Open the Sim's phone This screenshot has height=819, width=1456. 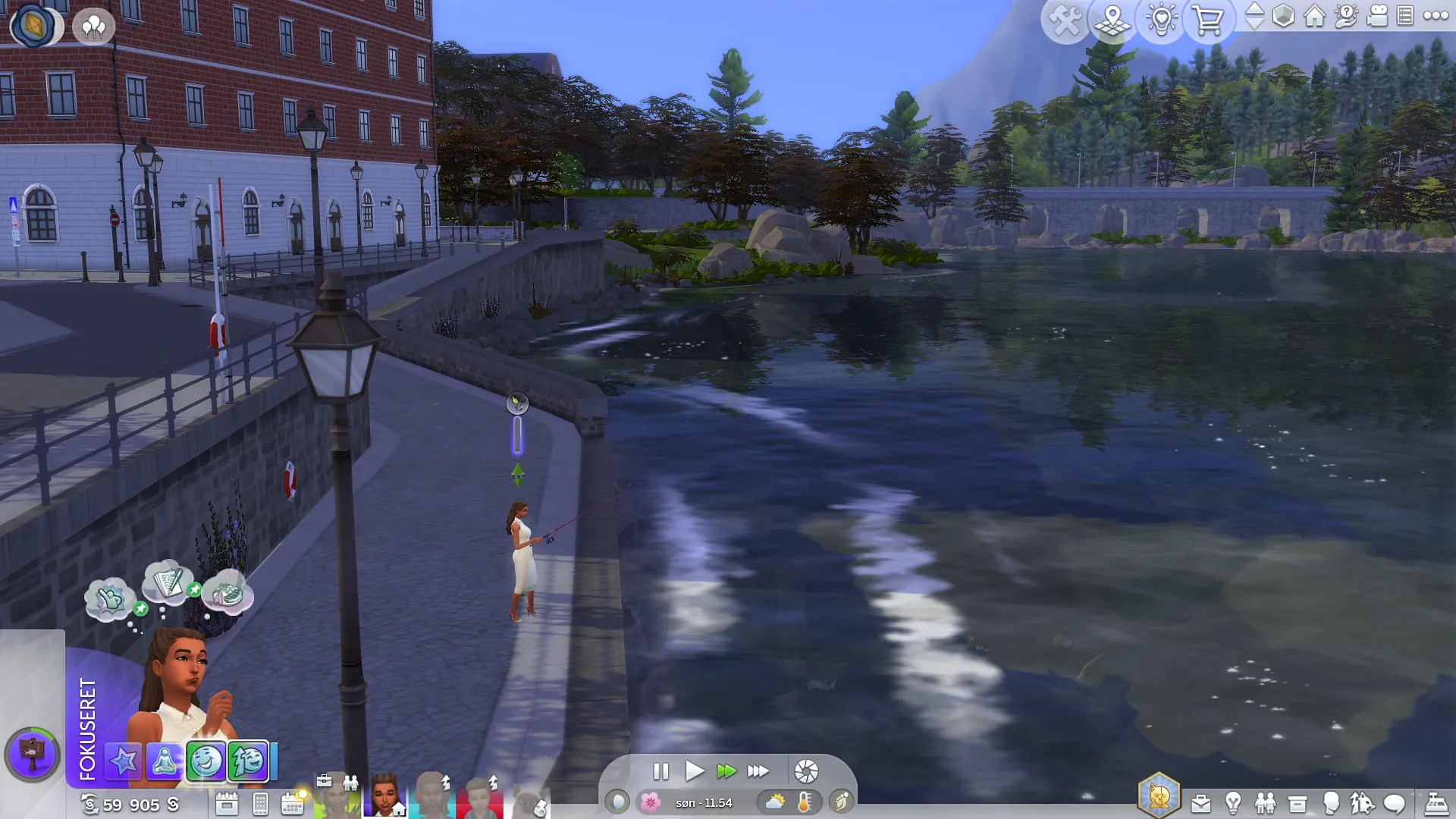click(x=260, y=804)
